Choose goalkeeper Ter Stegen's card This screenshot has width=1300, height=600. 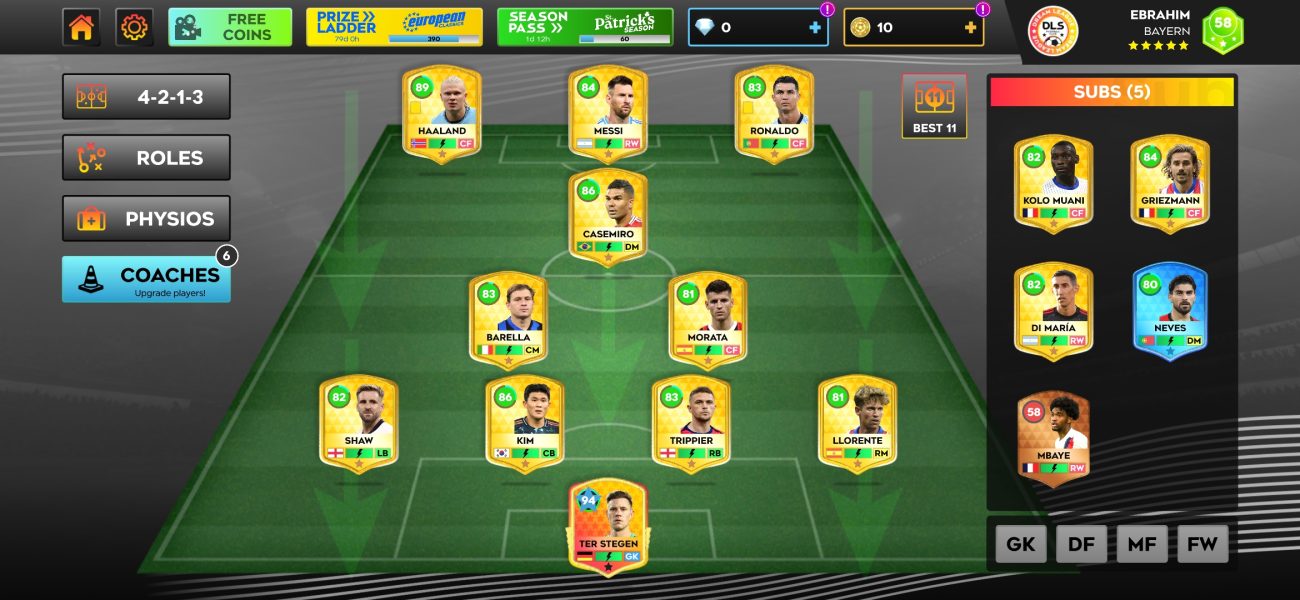[608, 527]
